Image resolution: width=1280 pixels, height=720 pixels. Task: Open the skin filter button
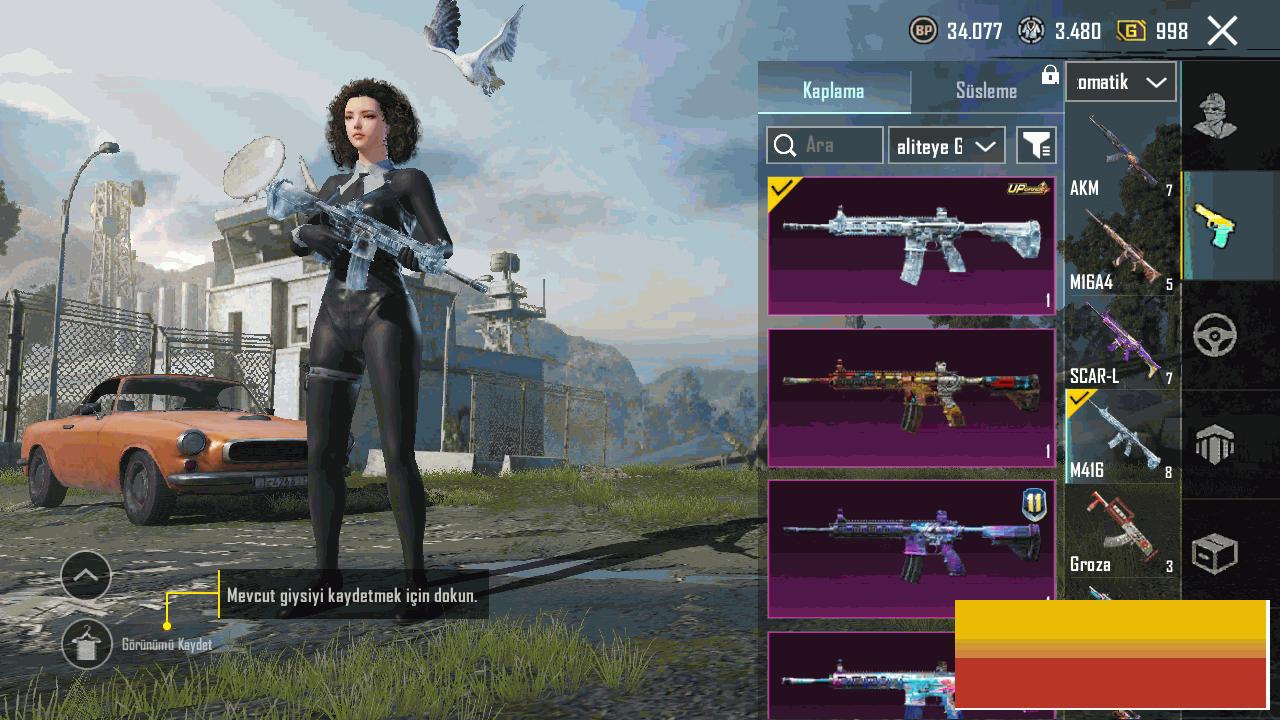[x=1036, y=146]
